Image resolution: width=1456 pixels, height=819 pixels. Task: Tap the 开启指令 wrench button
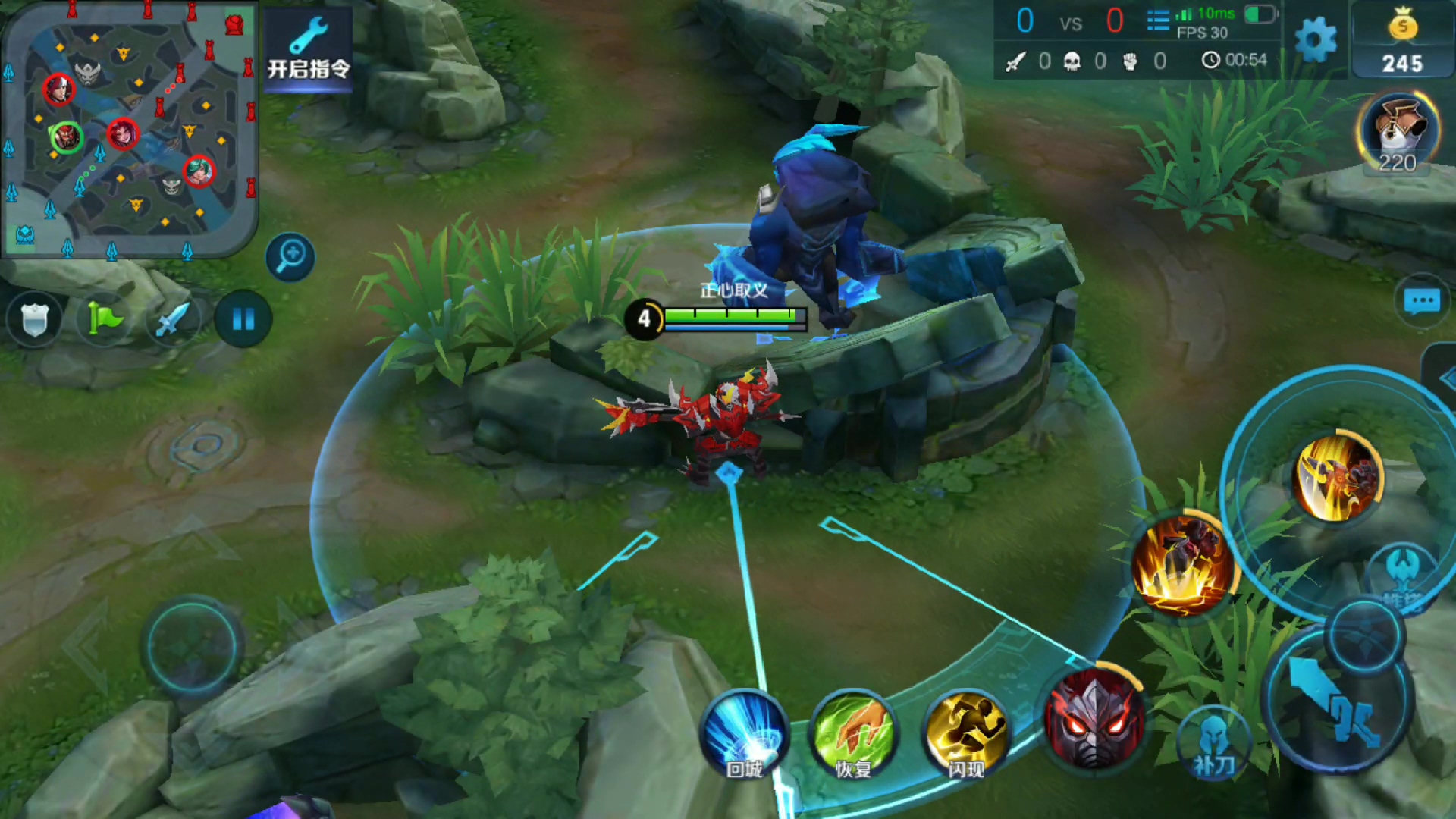pos(309,49)
